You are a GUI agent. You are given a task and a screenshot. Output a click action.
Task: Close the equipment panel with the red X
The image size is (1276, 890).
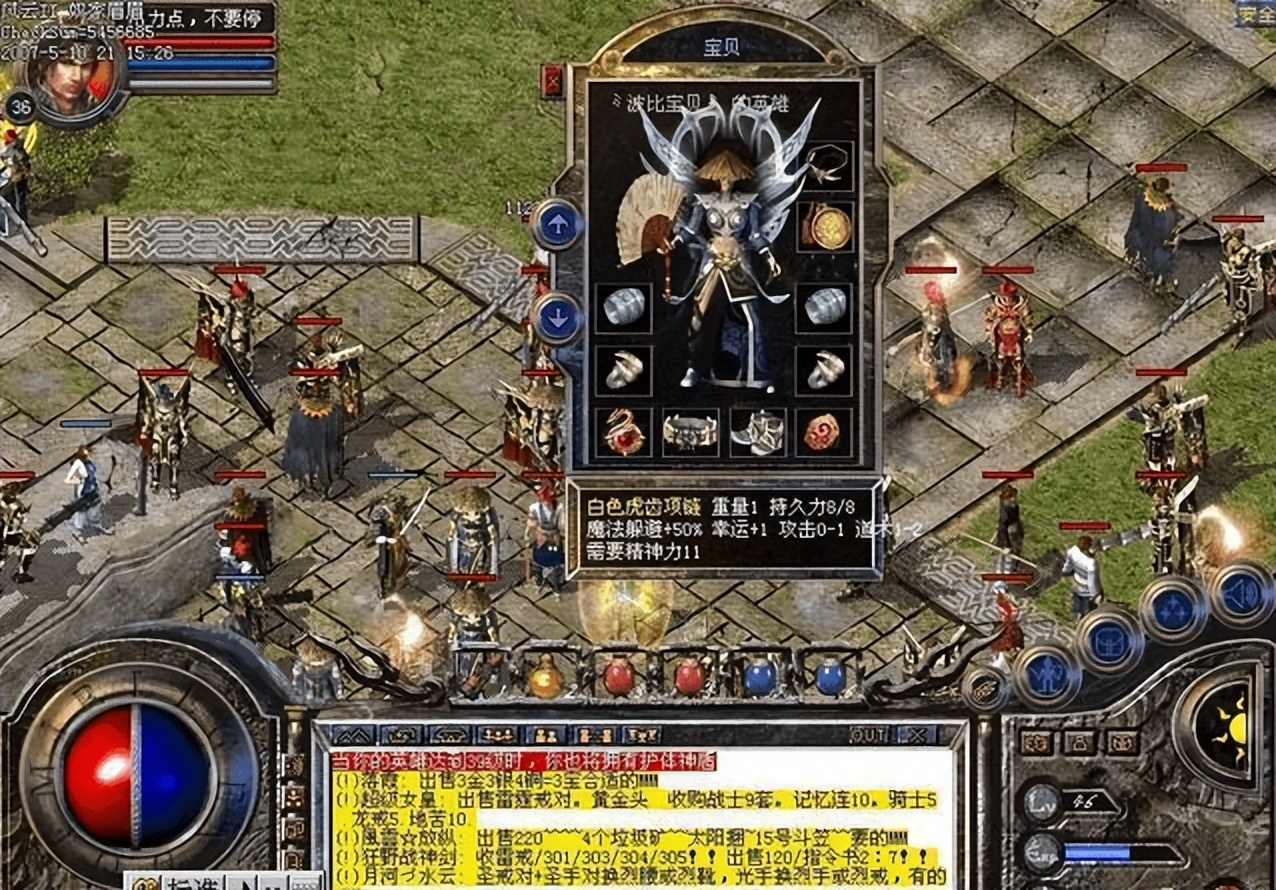tap(552, 81)
